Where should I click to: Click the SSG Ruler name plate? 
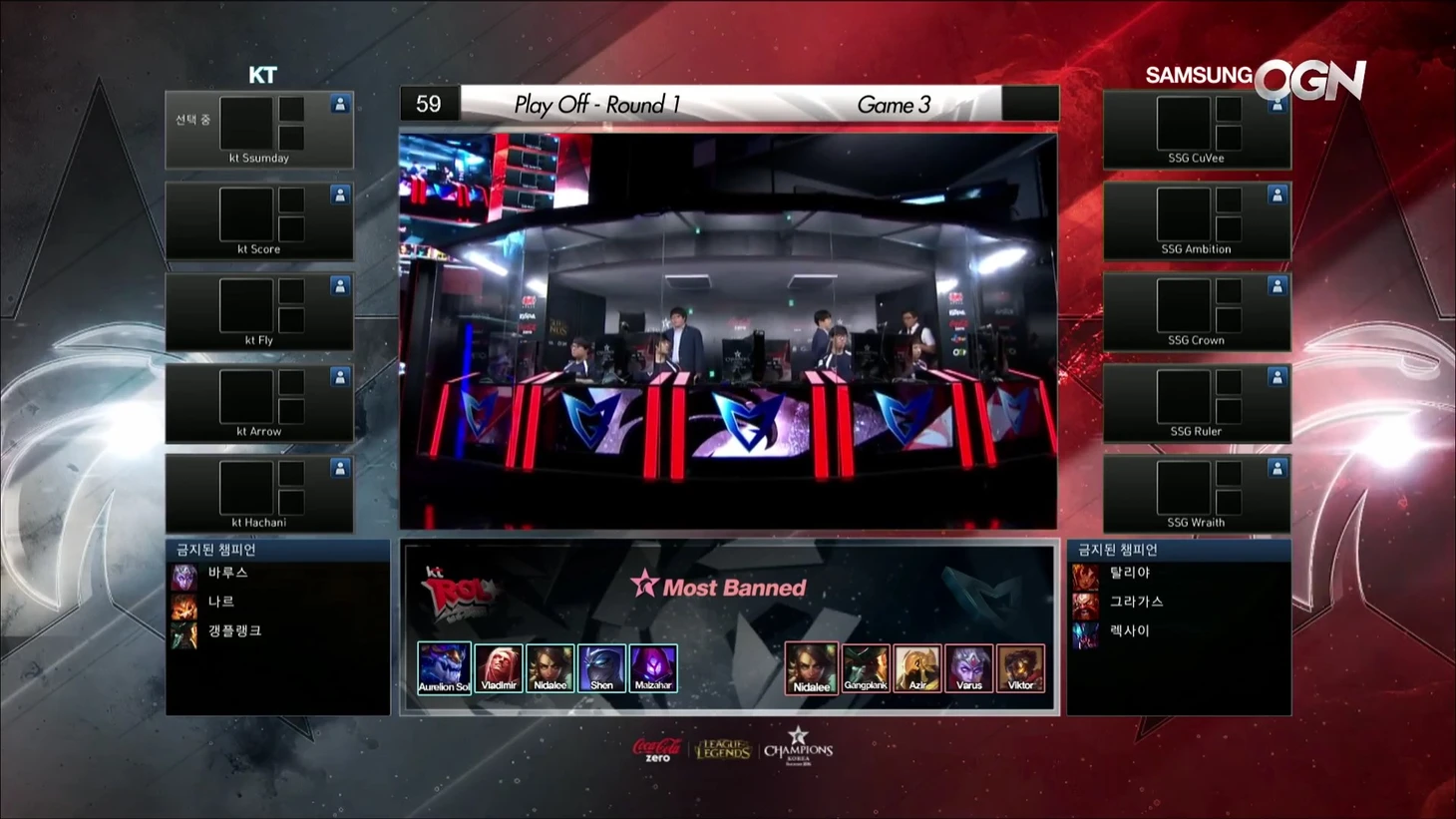(1195, 431)
